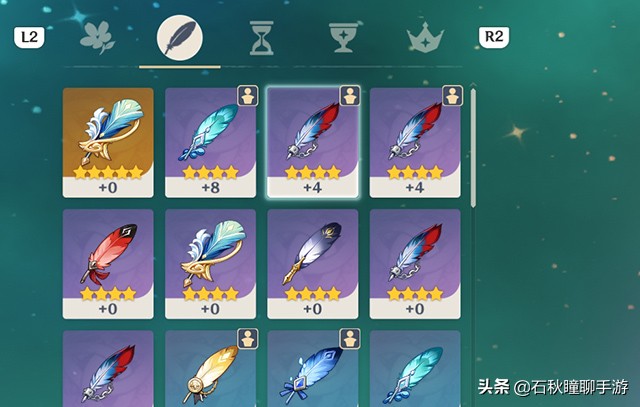Open the hourglass sands tab
640x407 pixels.
pyautogui.click(x=263, y=38)
